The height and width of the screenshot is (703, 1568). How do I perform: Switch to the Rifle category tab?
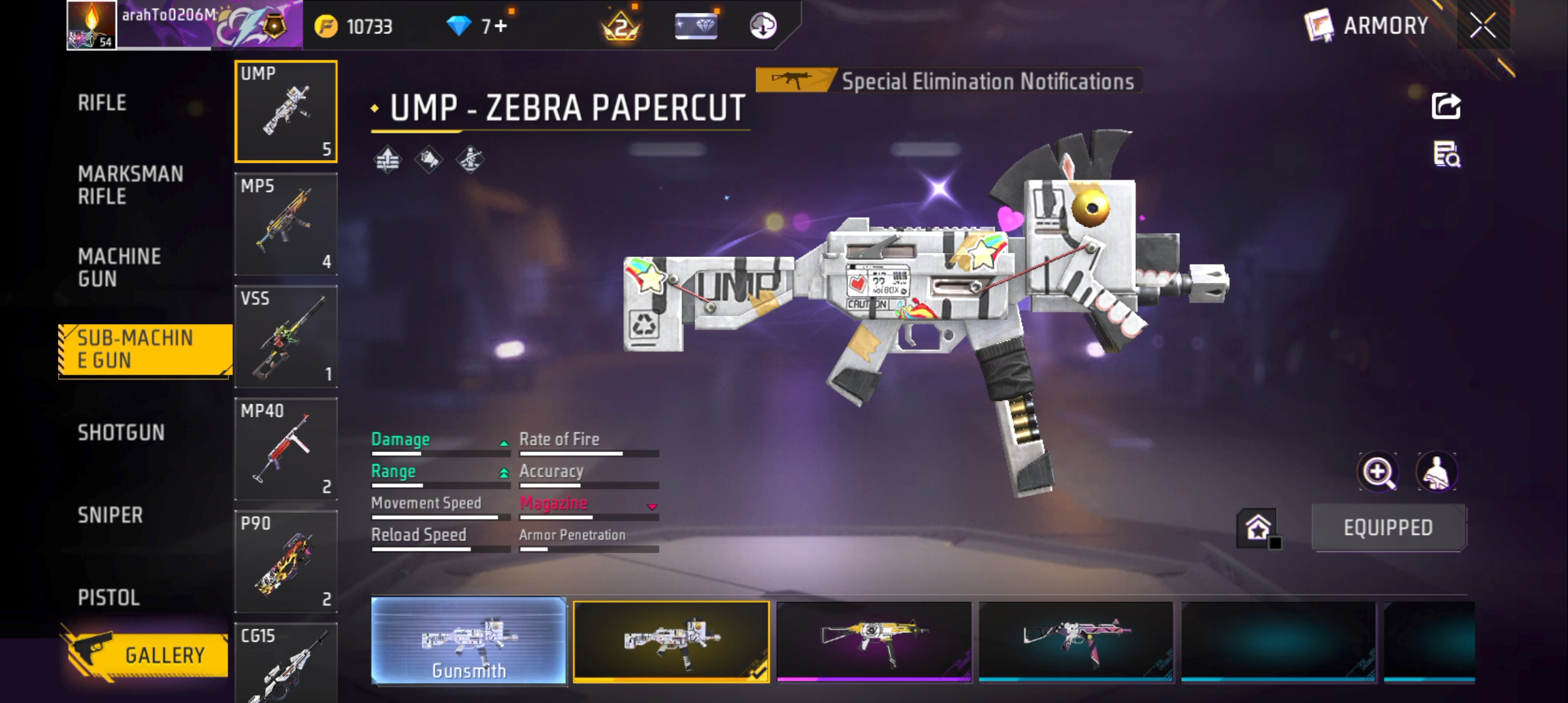pyautogui.click(x=102, y=102)
